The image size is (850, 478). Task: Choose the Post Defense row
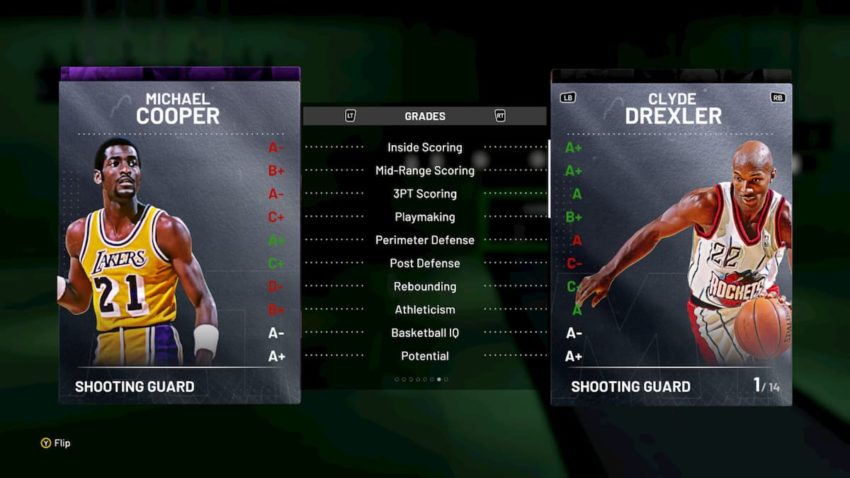click(x=425, y=263)
